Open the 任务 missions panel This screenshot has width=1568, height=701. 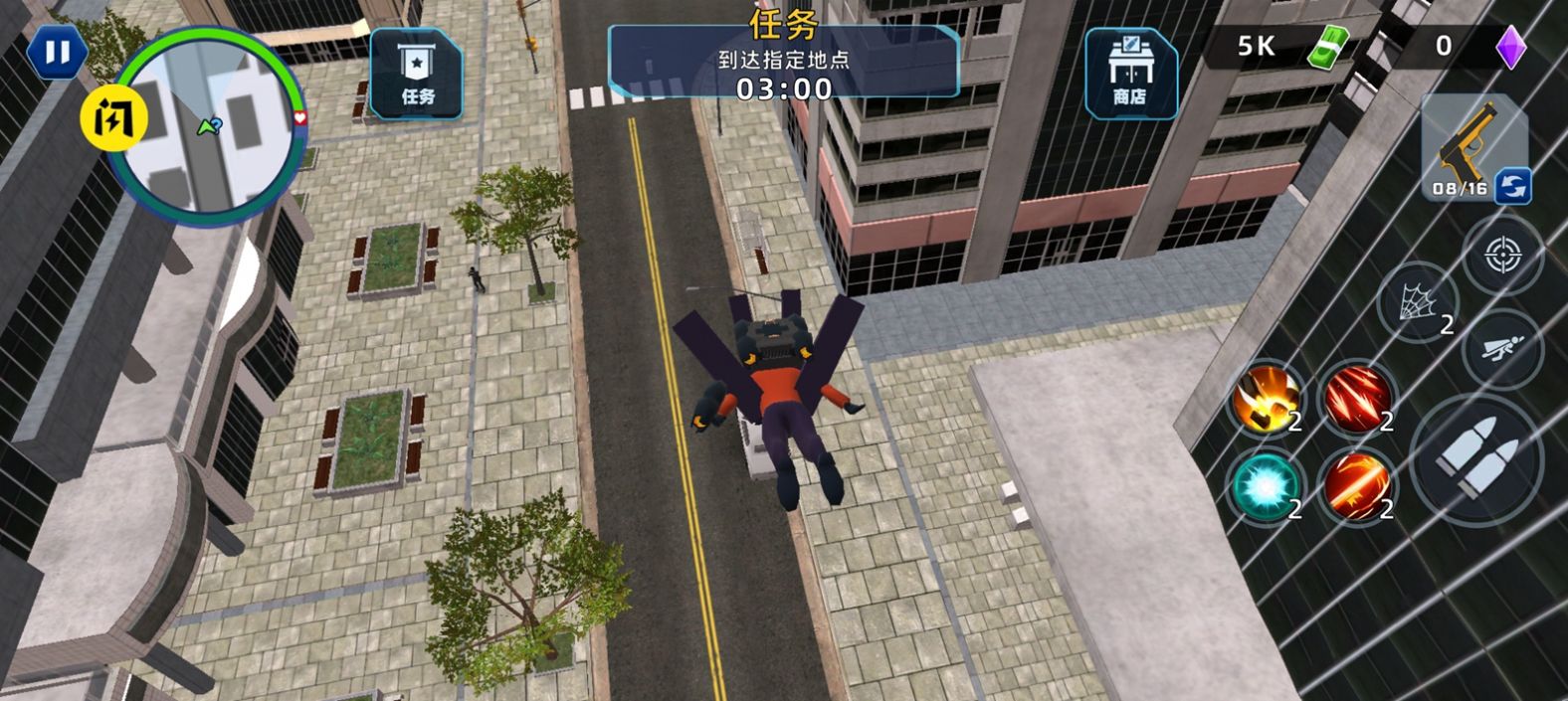tap(416, 75)
